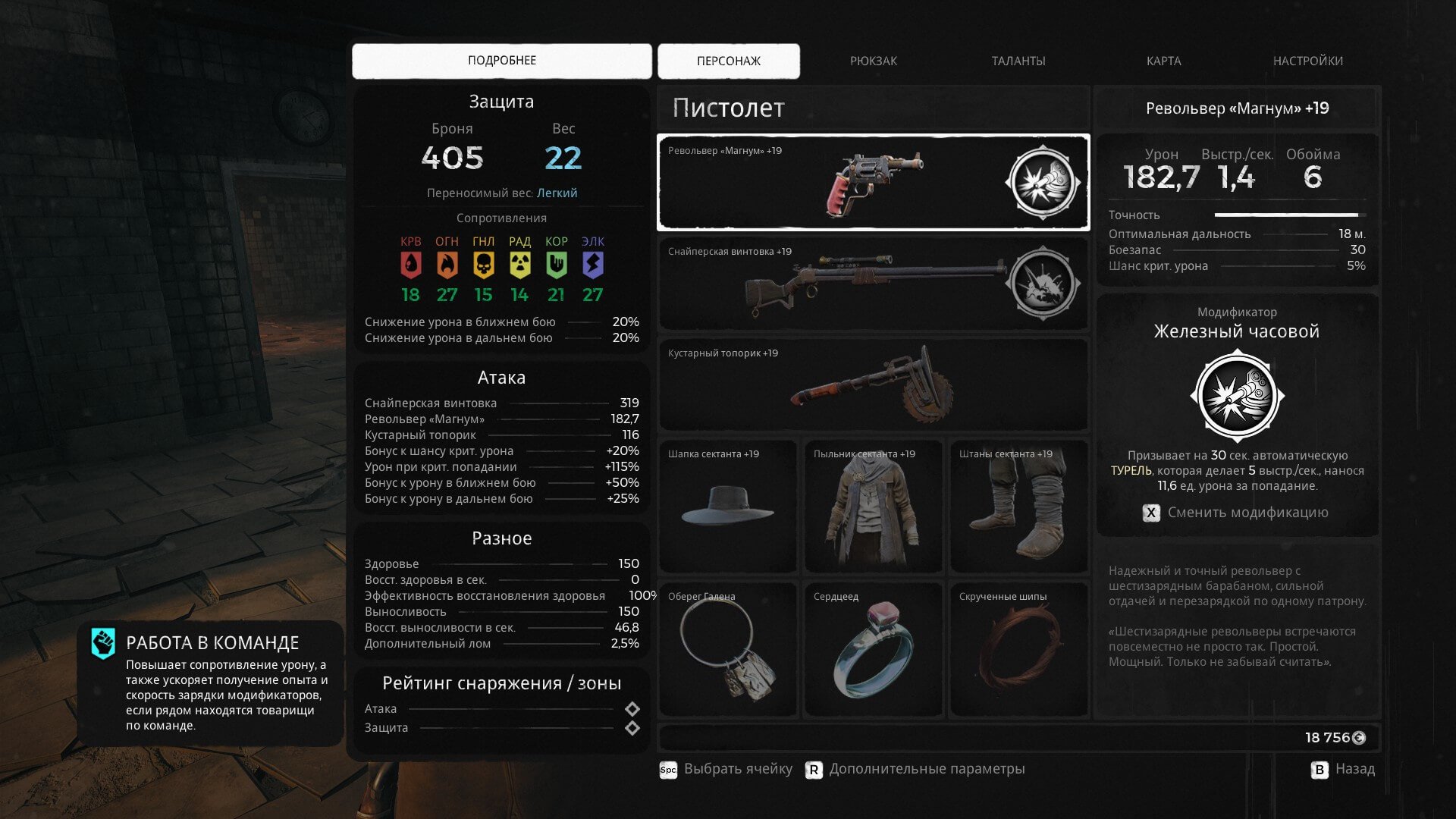
Task: Open the Подробнее details tab
Action: click(501, 61)
